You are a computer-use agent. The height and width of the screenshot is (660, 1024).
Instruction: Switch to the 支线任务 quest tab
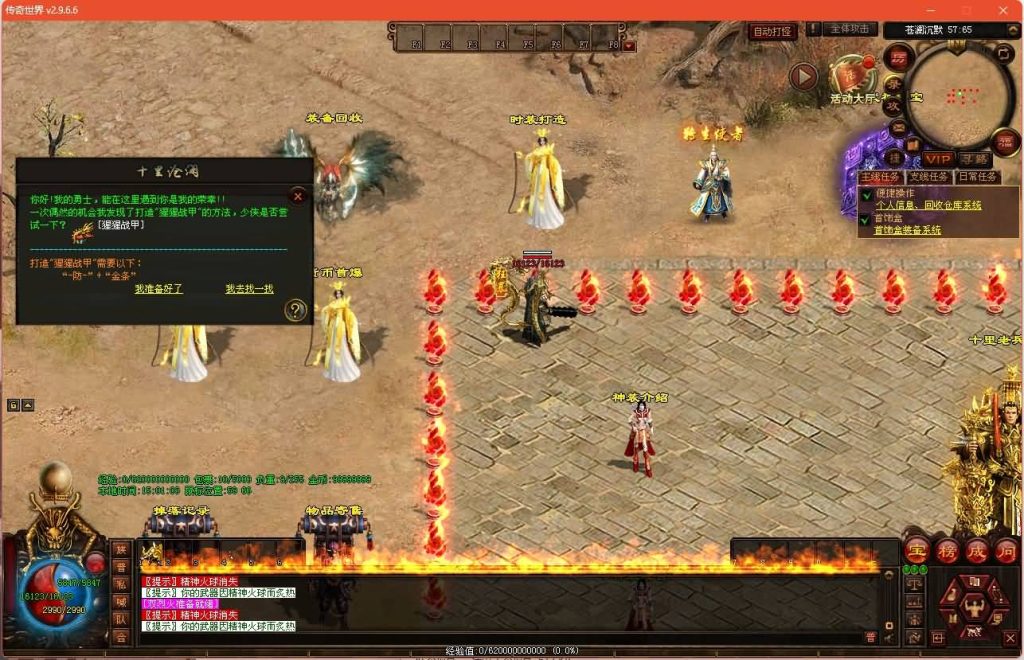coord(929,177)
